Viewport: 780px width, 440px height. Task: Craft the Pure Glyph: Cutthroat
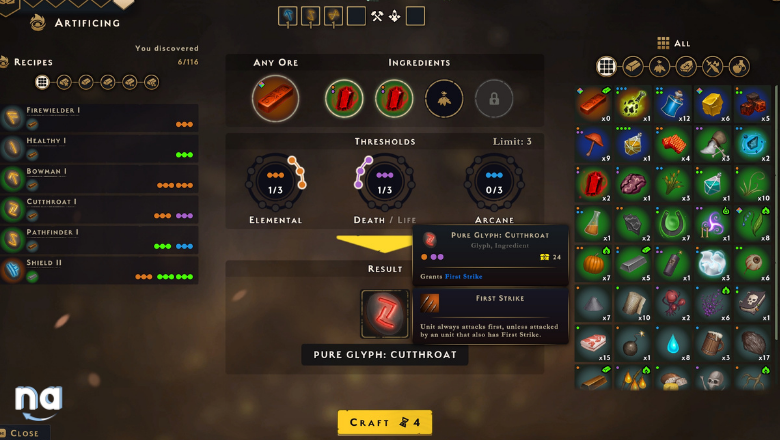tap(384, 422)
